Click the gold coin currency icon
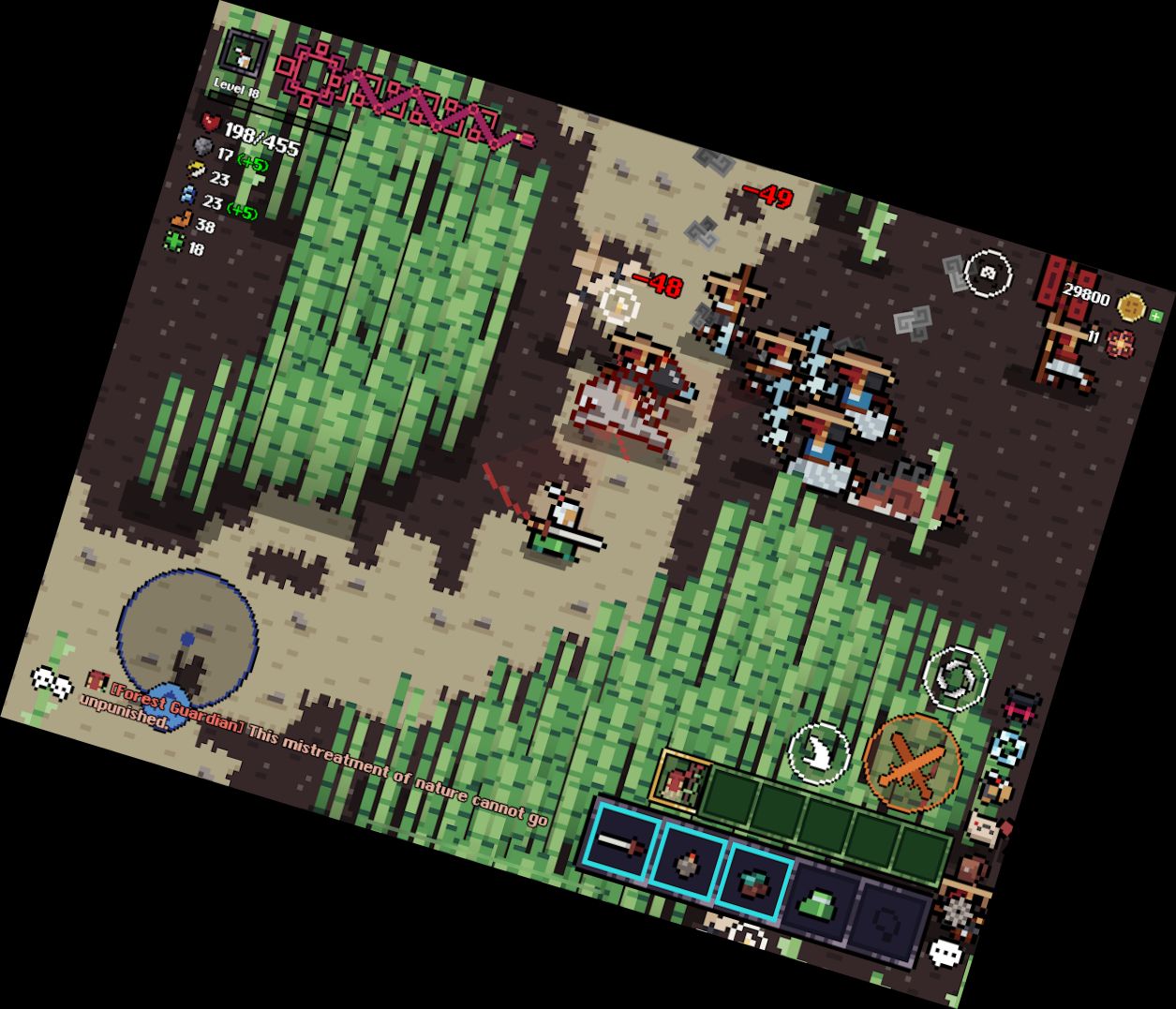 coord(1132,306)
